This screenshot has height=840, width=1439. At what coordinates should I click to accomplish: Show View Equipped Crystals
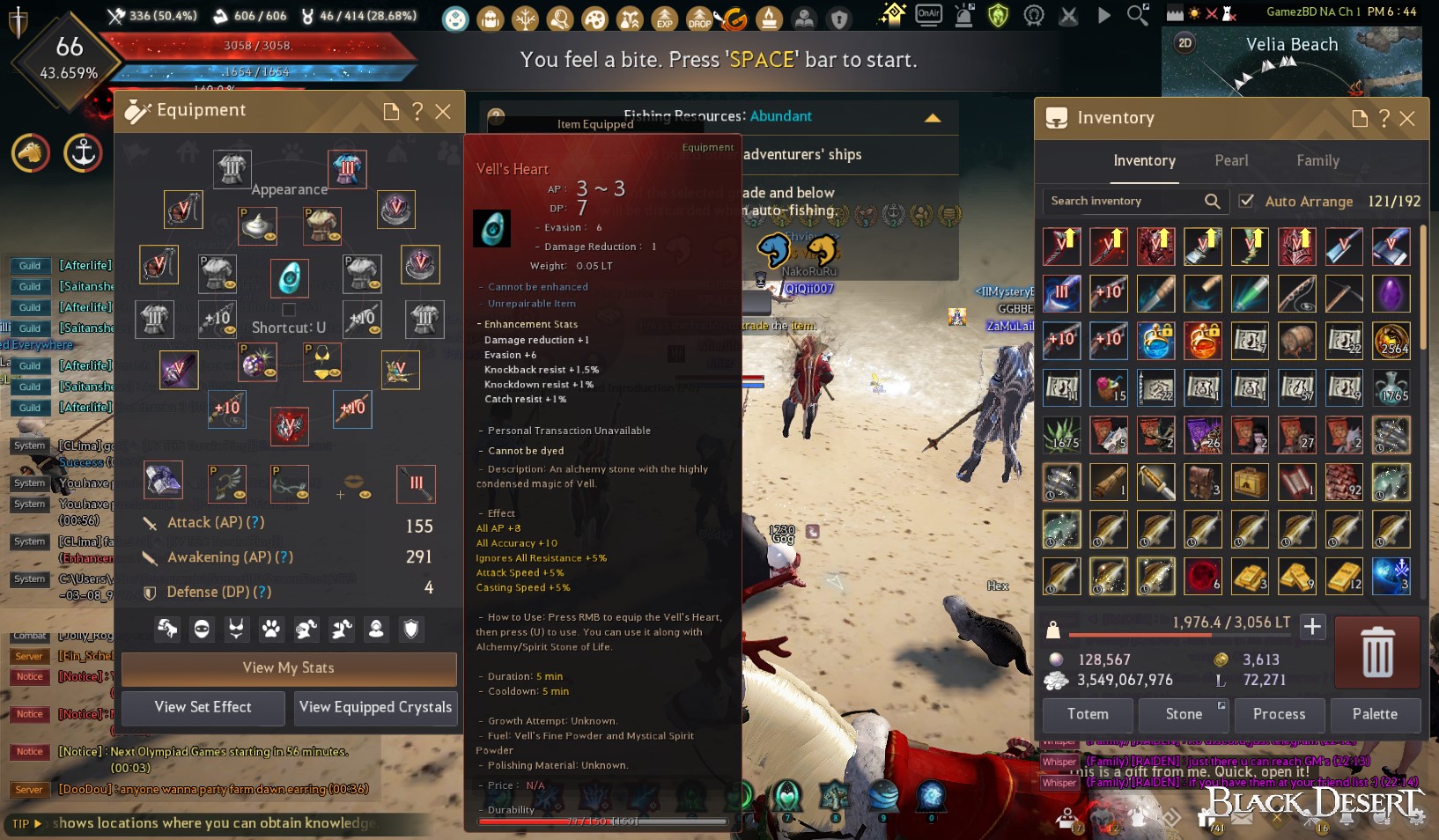click(375, 708)
